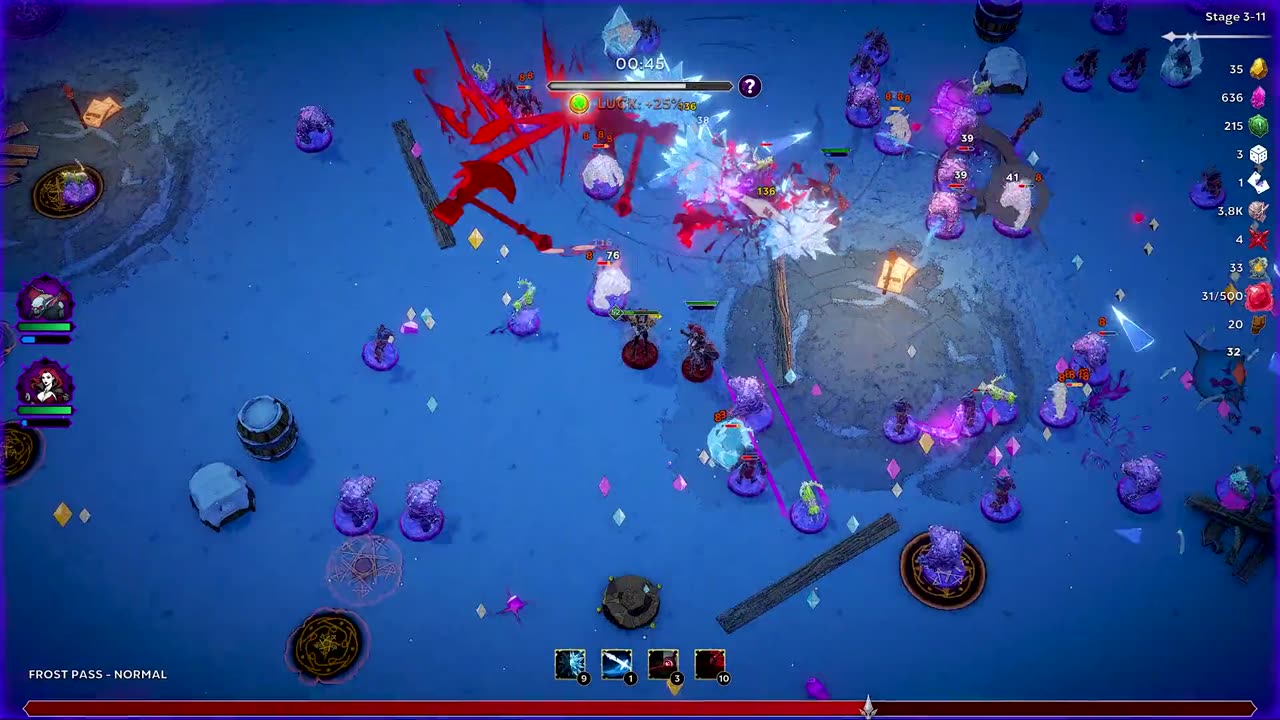This screenshot has height=720, width=1280.
Task: Select the pale goblin hero portrait
Action: point(45,301)
